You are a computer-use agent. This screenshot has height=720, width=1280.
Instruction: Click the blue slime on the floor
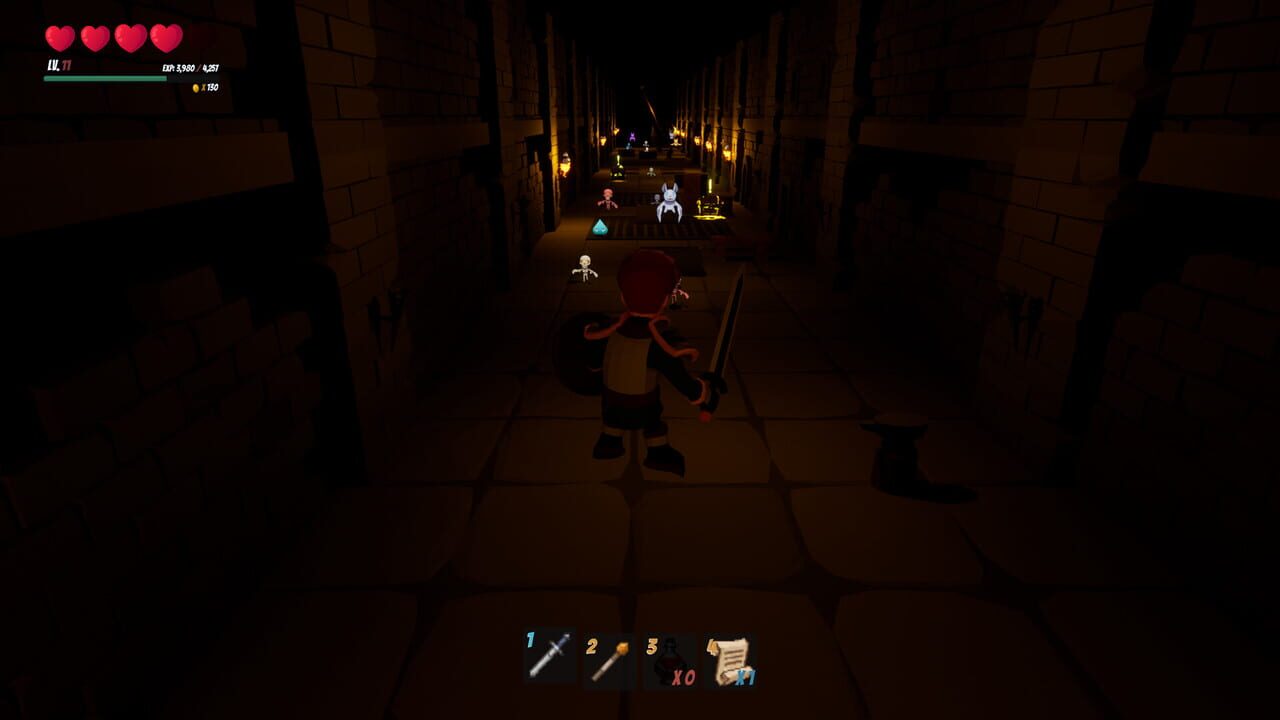point(600,228)
